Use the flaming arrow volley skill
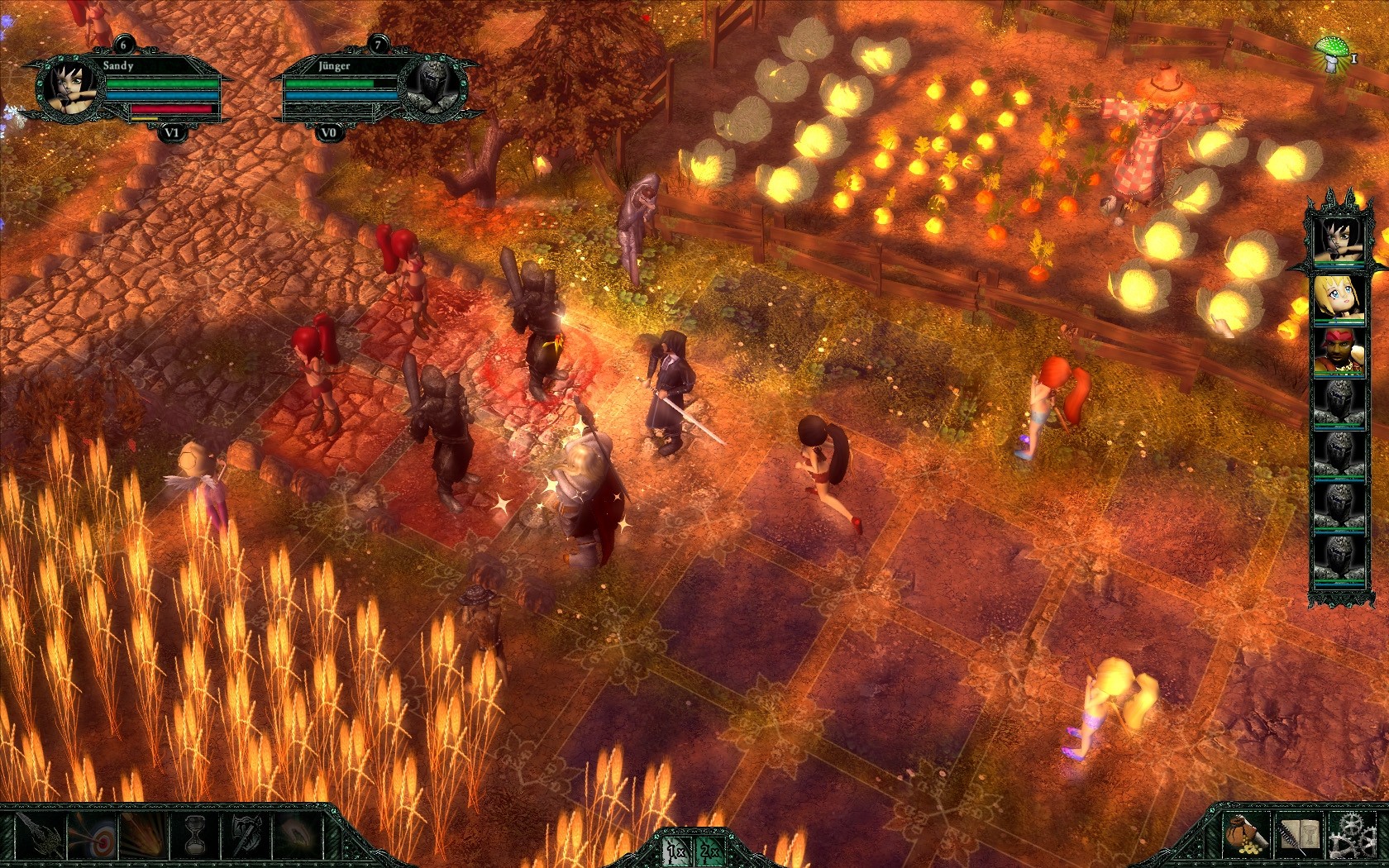The image size is (1389, 868). point(142,836)
